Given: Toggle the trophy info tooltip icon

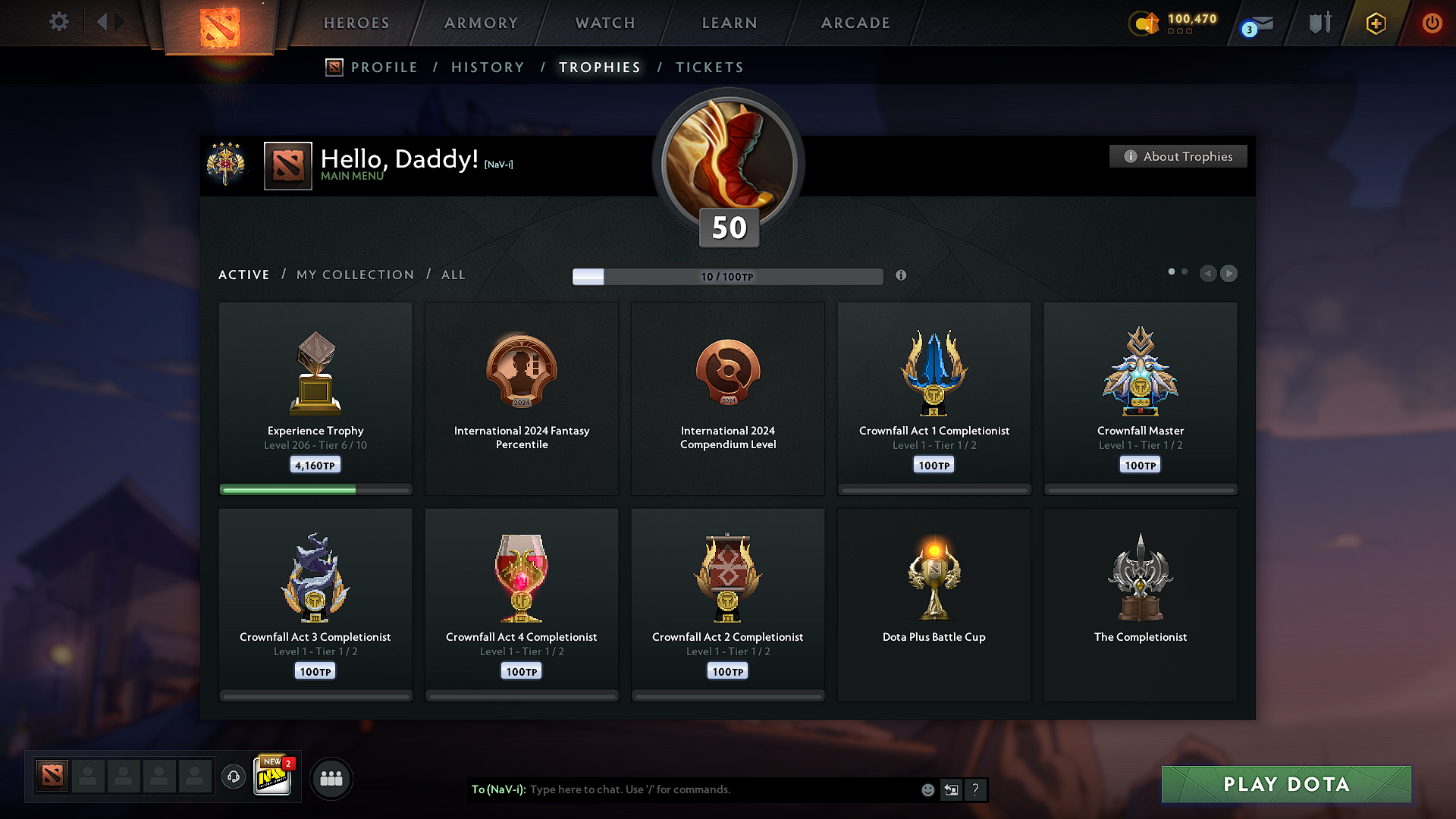Looking at the screenshot, I should point(902,276).
